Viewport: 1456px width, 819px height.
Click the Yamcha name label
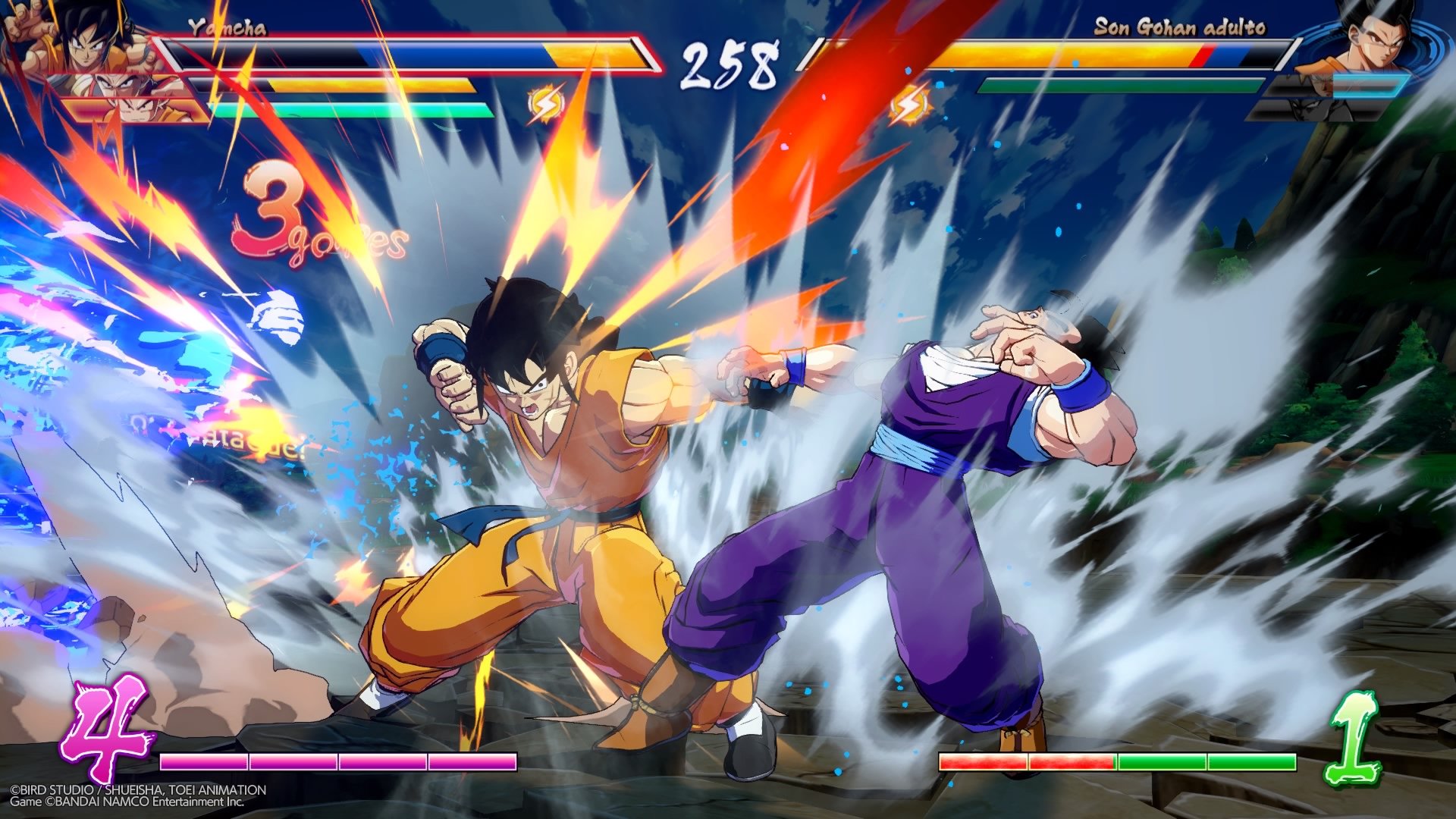pos(227,29)
